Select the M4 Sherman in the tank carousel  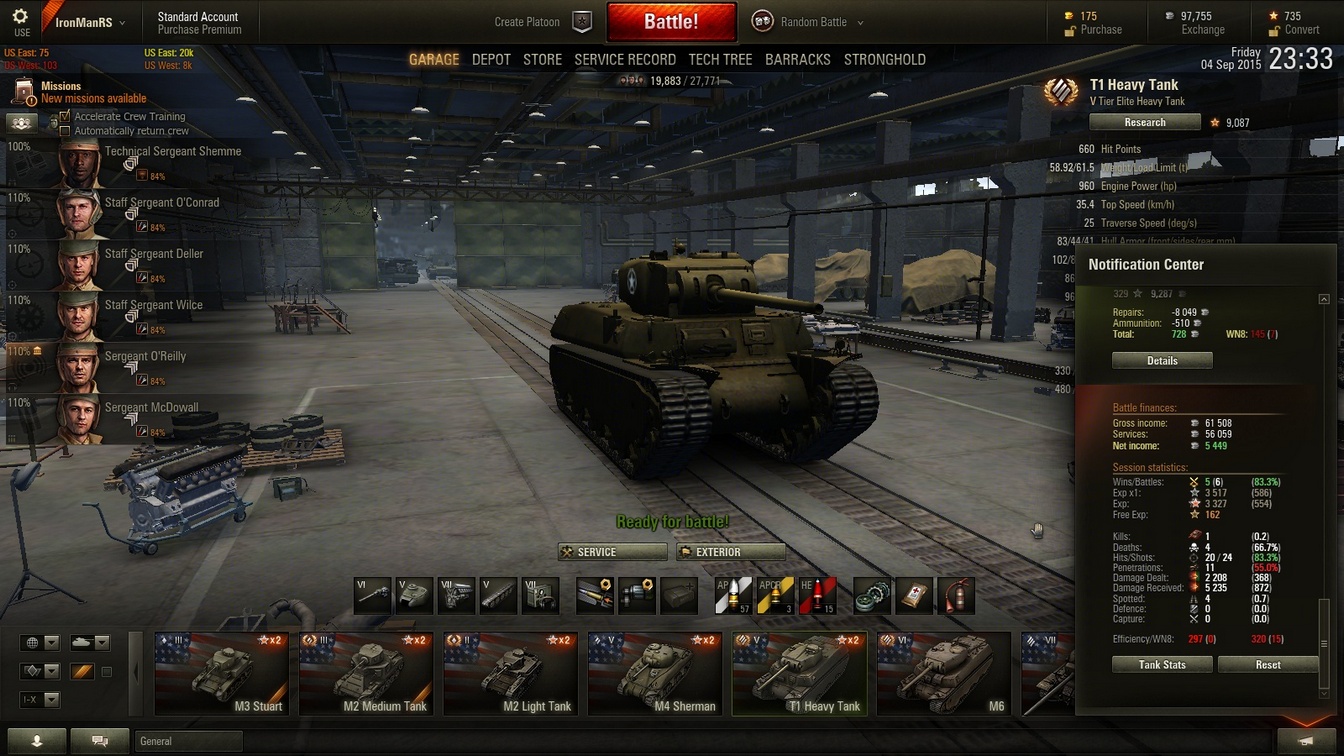point(655,675)
